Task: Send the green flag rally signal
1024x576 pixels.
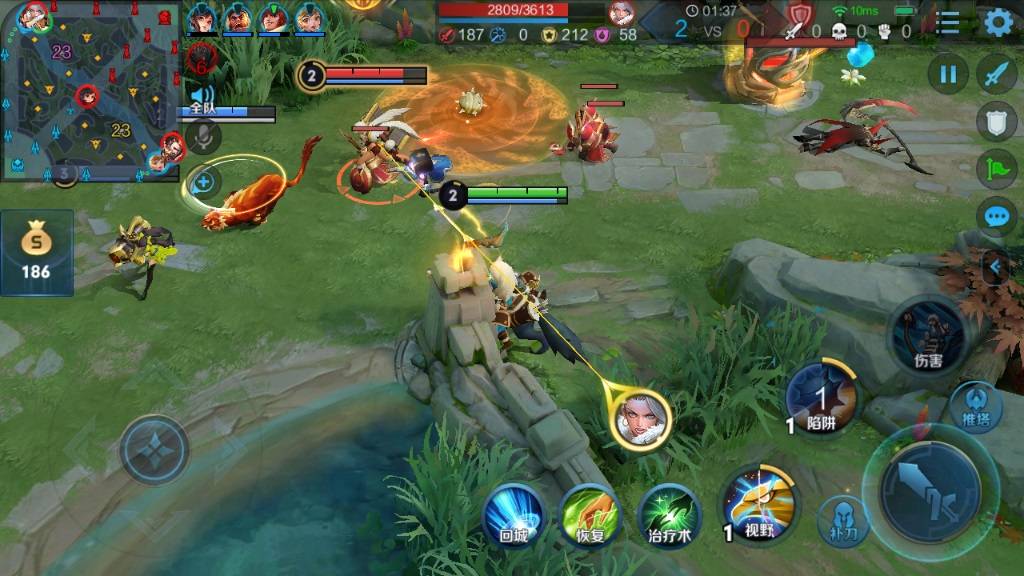Action: coord(996,168)
